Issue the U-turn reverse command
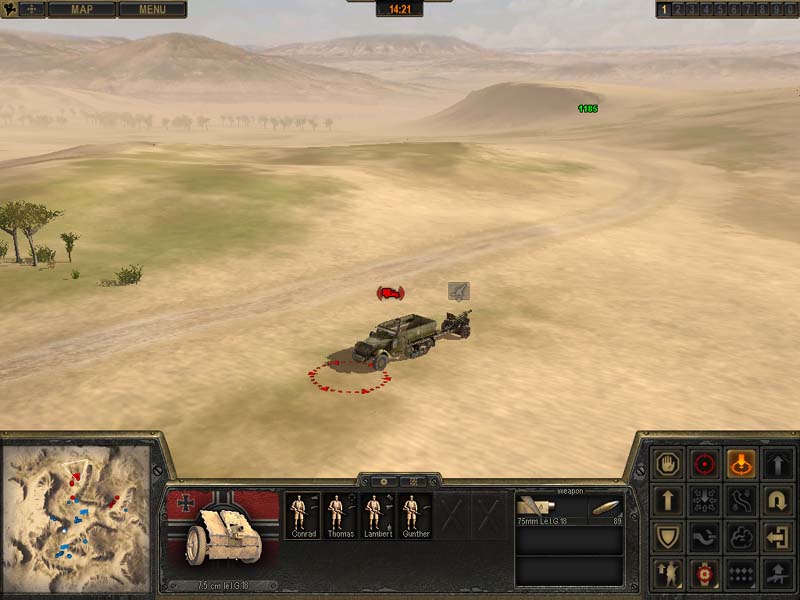 click(778, 500)
